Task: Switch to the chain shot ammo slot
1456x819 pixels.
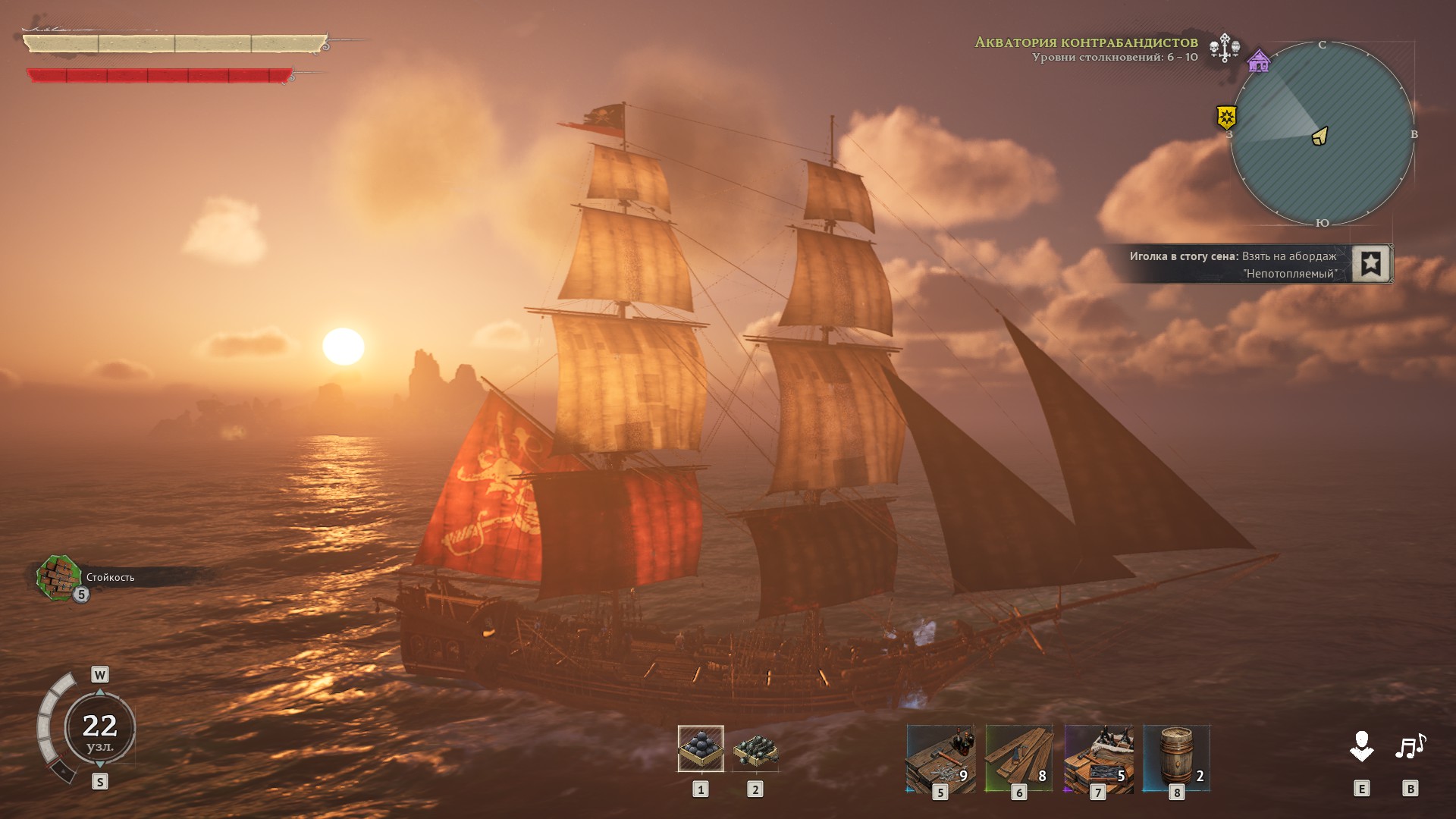Action: point(755,748)
